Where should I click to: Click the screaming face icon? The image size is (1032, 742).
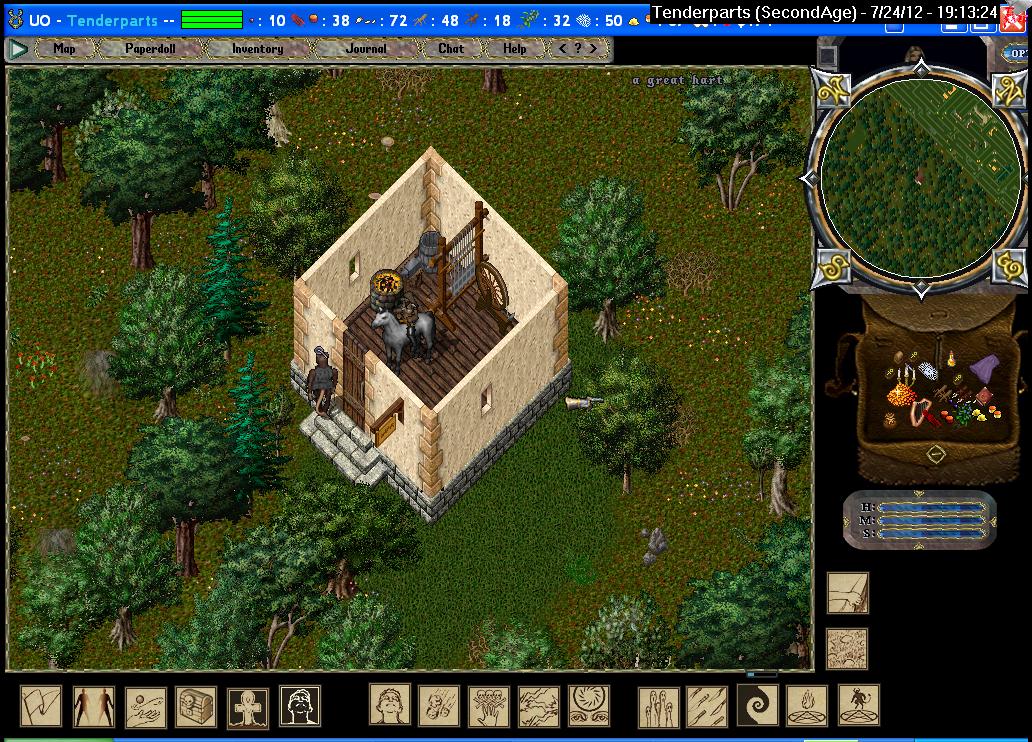[x=389, y=705]
